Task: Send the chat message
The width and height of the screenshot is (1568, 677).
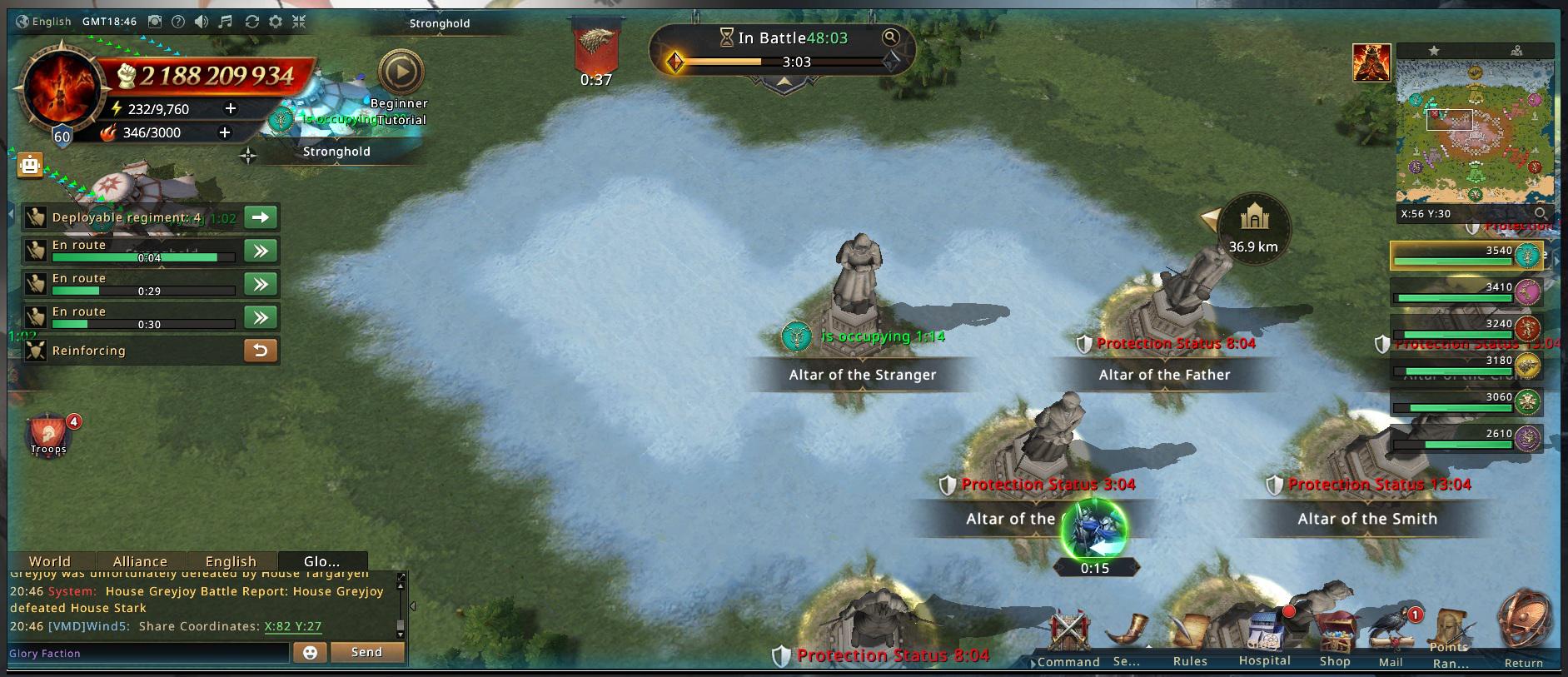Action: pyautogui.click(x=366, y=652)
